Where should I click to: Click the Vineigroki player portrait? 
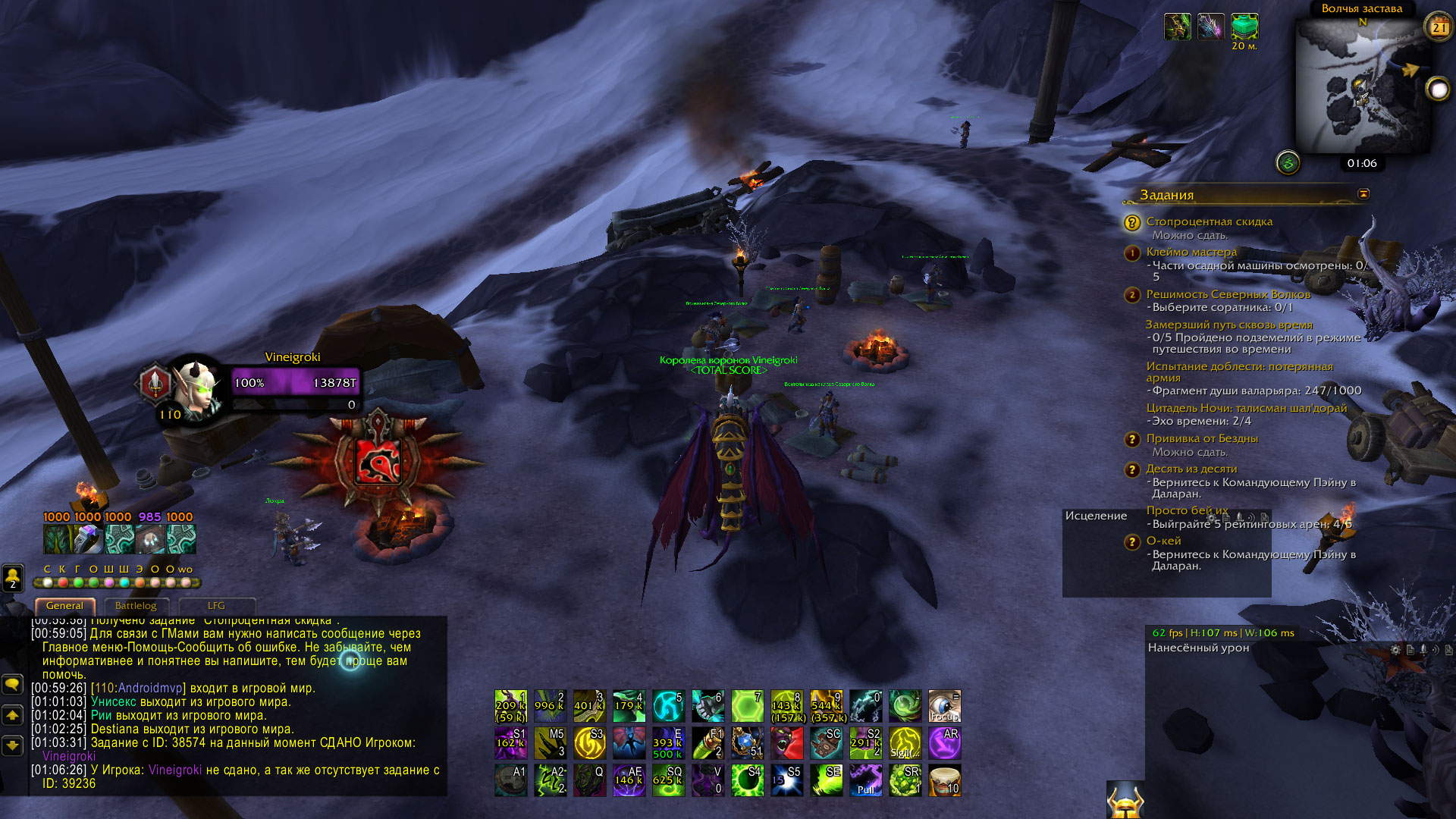[x=196, y=387]
